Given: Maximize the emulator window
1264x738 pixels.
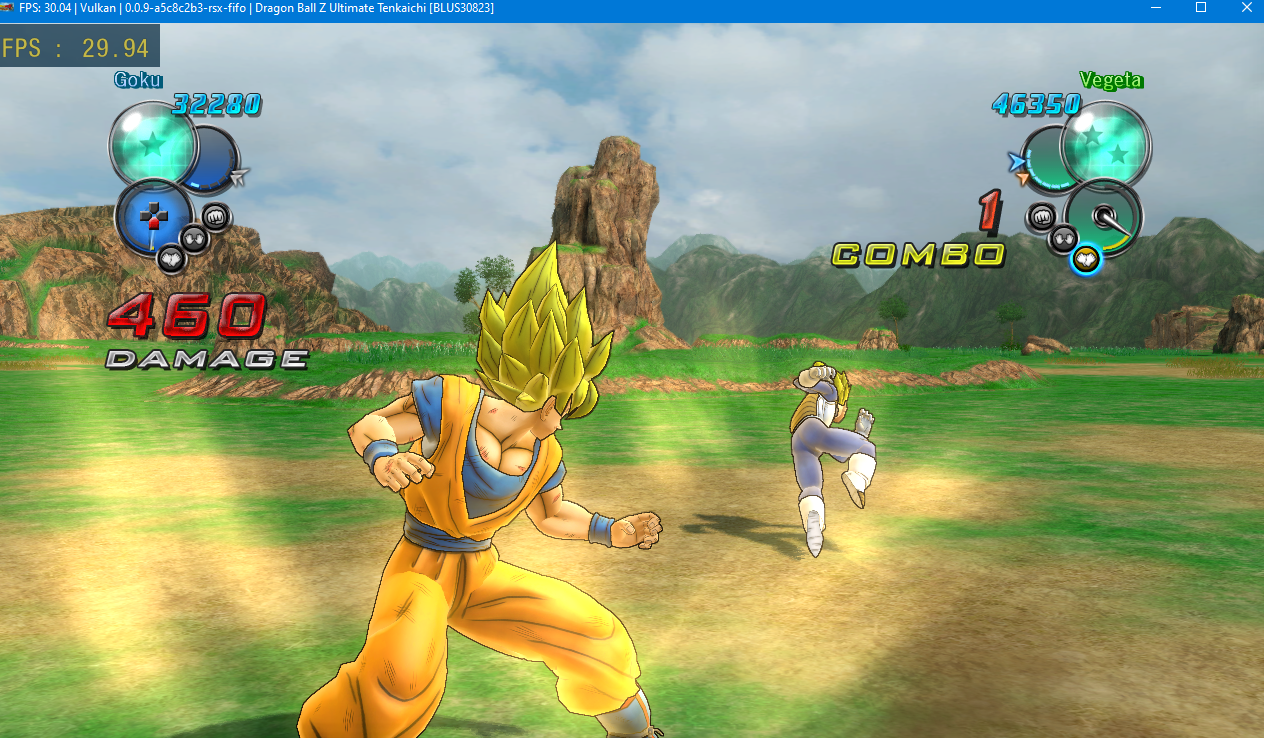Looking at the screenshot, I should (x=1201, y=8).
